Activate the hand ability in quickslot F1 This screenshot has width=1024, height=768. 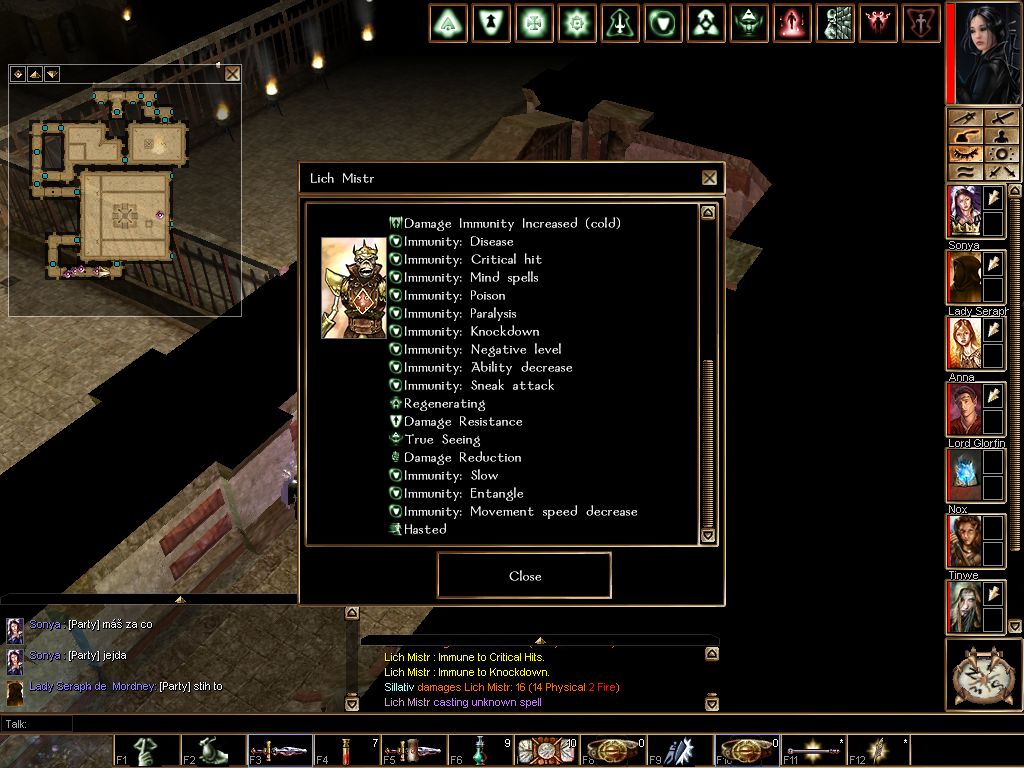click(146, 751)
